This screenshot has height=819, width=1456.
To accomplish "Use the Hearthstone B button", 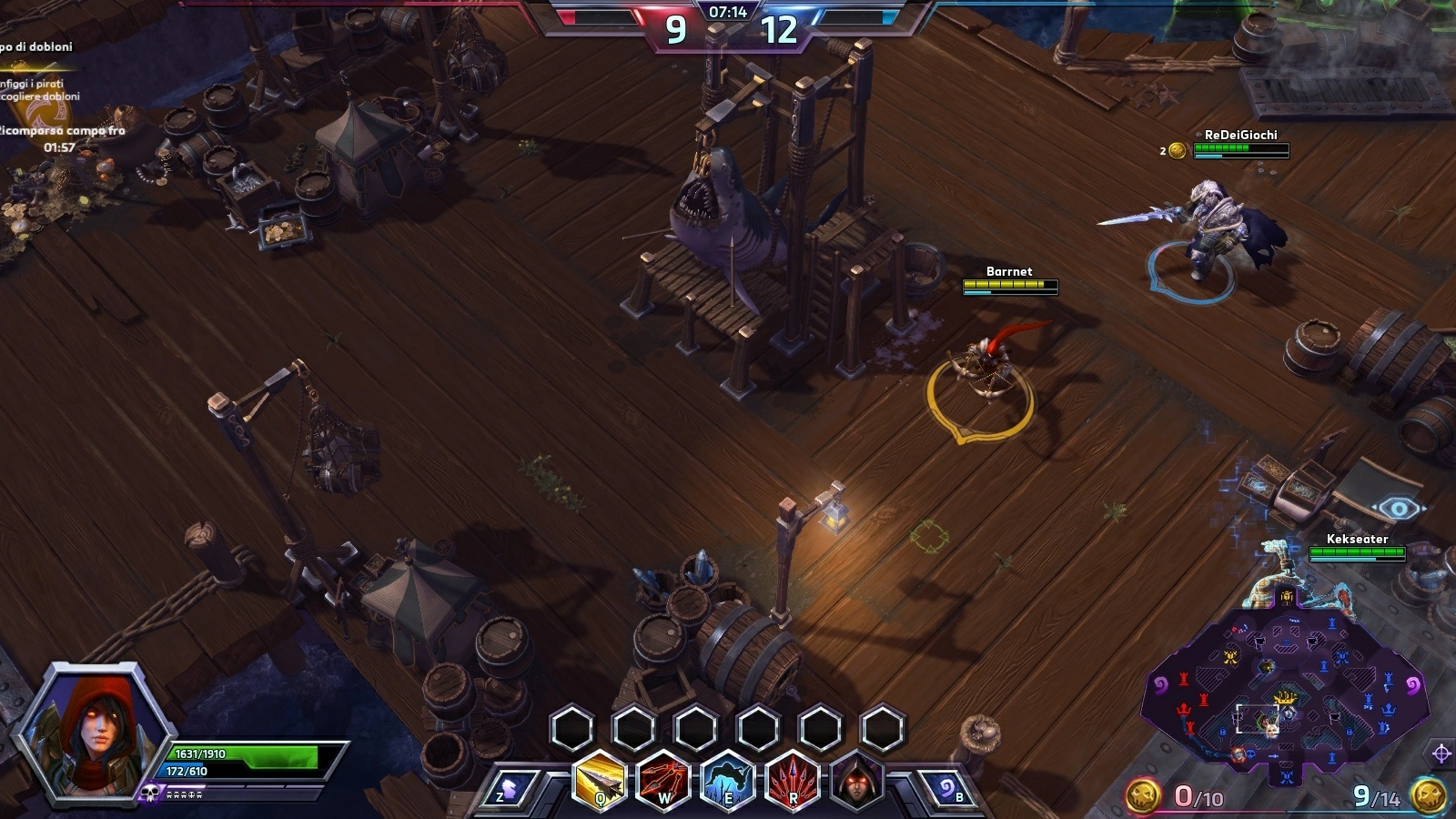I will click(x=948, y=789).
